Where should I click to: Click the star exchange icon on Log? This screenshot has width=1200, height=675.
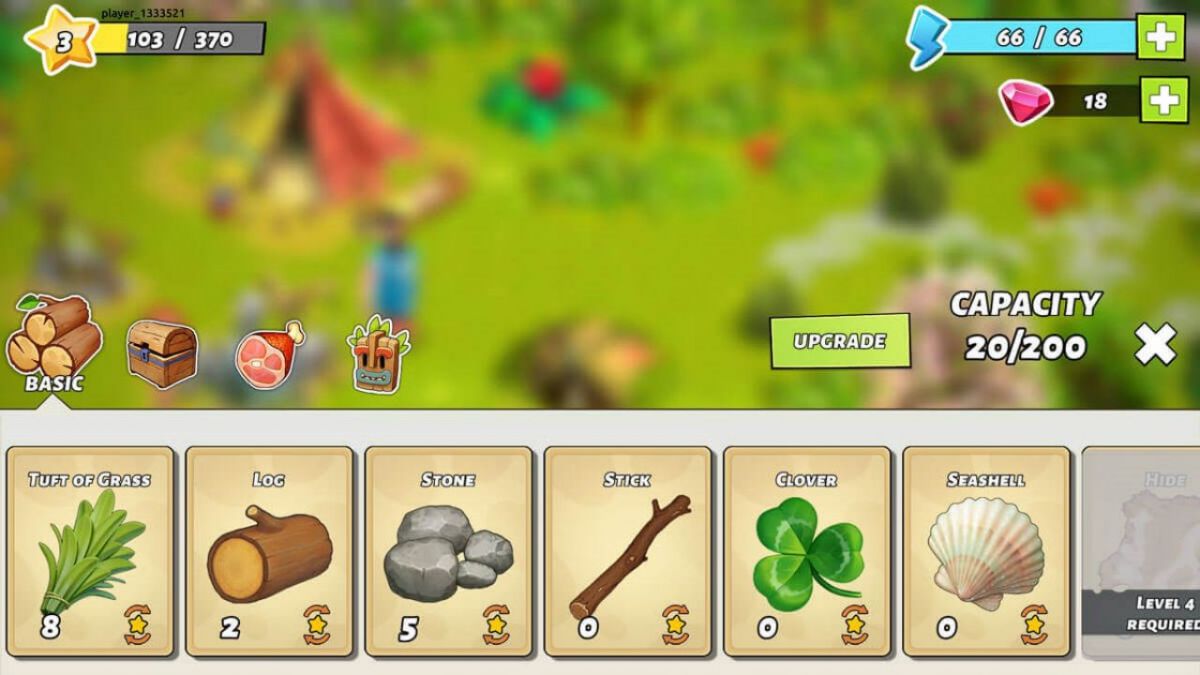[317, 624]
